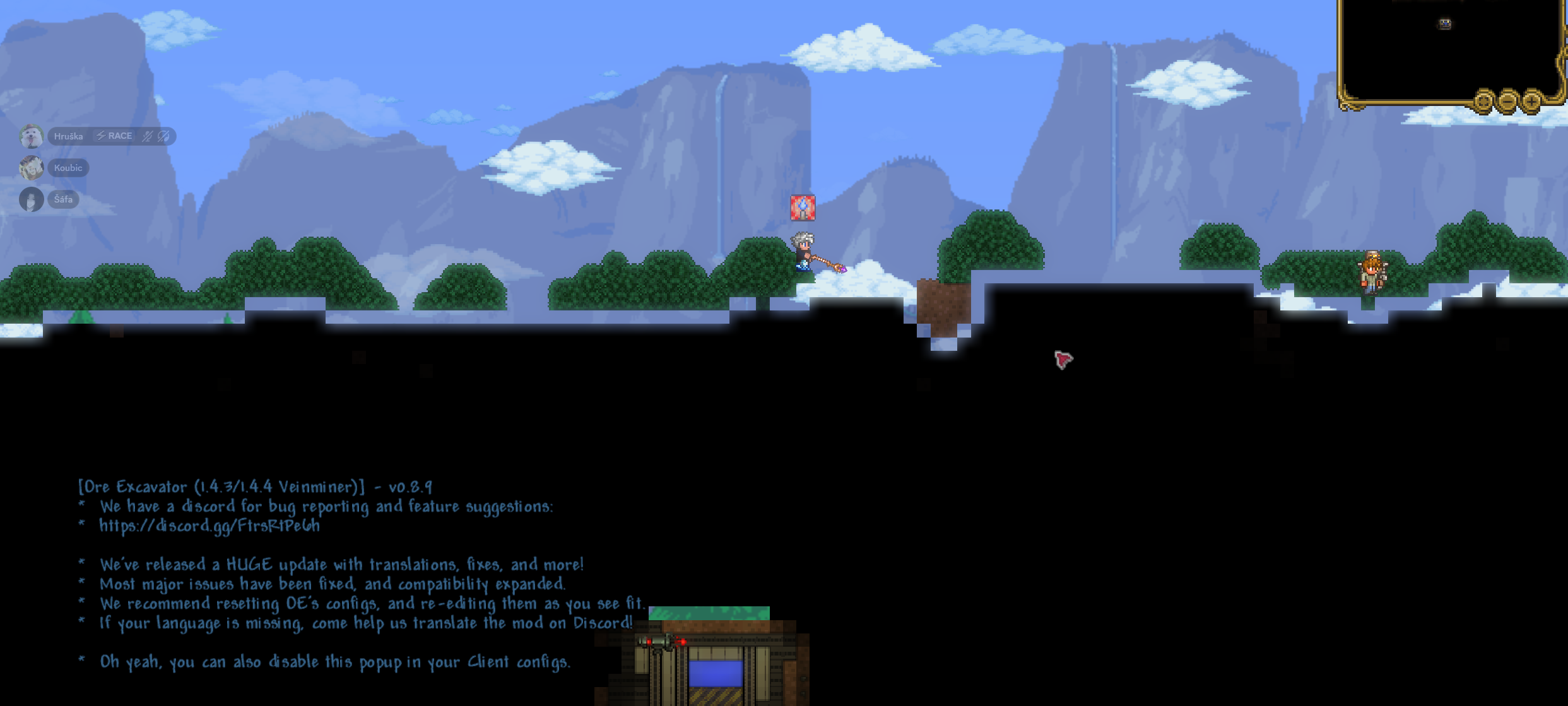1568x706 pixels.
Task: Click the minimap zoom-out minus button
Action: (1508, 100)
